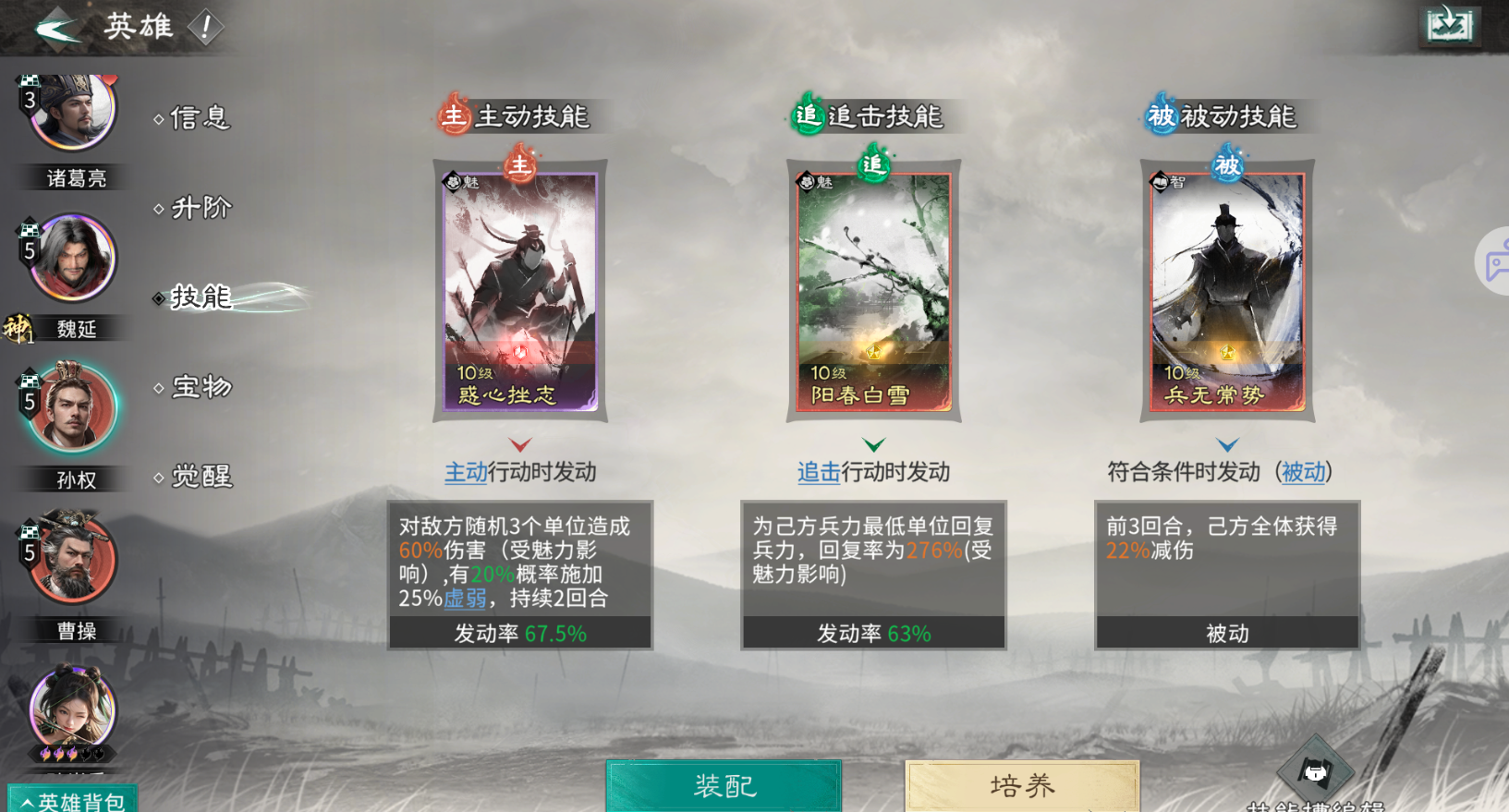Click the green arrow under 阳春白雪 card
This screenshot has height=812, width=1509.
[873, 444]
